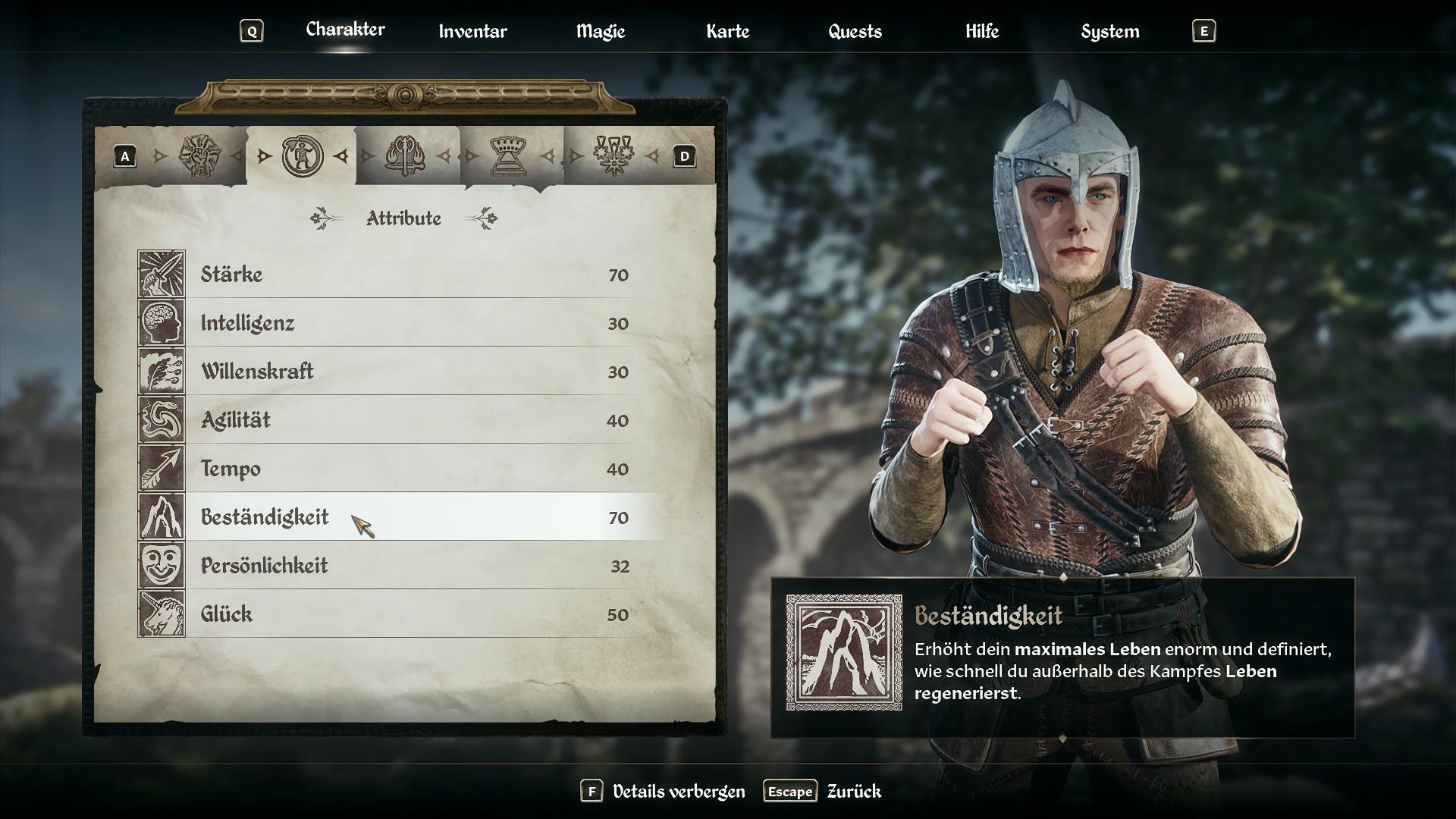Viewport: 1456px width, 819px height.
Task: Choose the Intelligenz attribute row
Action: (x=409, y=323)
